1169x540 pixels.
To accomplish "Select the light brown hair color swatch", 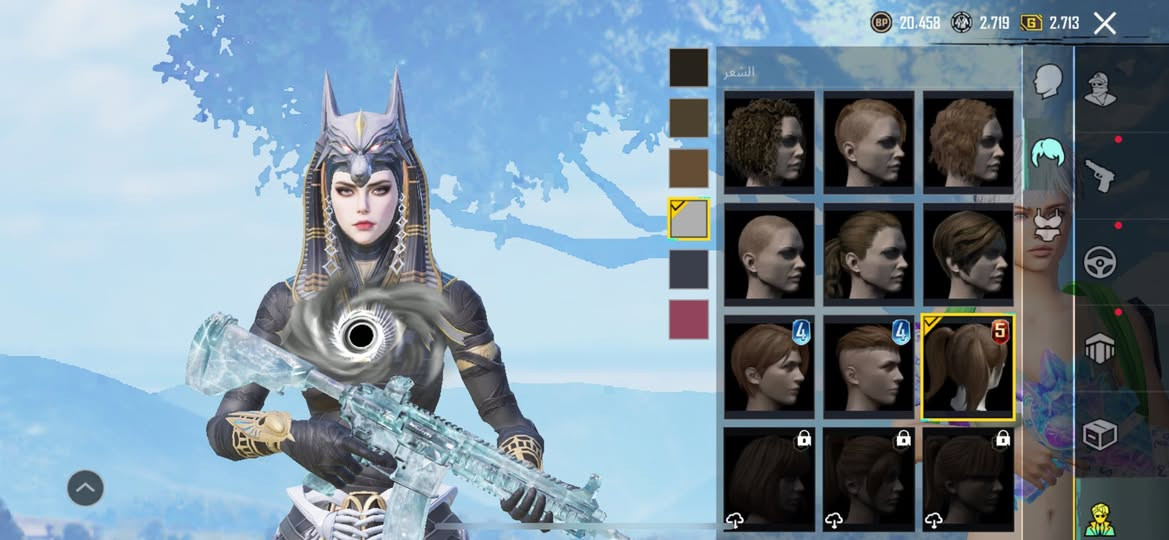I will tap(688, 168).
